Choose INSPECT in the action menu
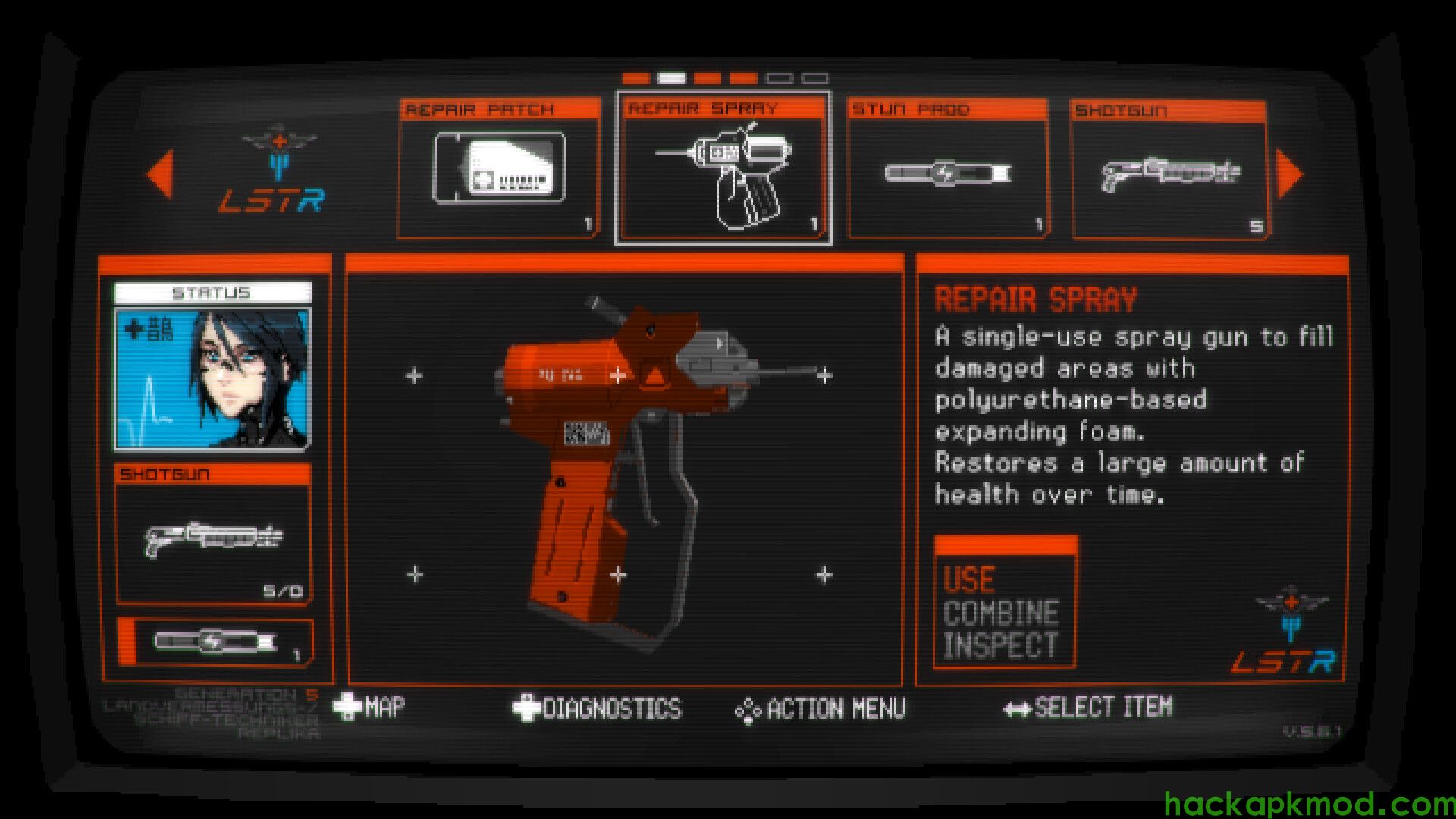The width and height of the screenshot is (1456, 819). tap(999, 645)
